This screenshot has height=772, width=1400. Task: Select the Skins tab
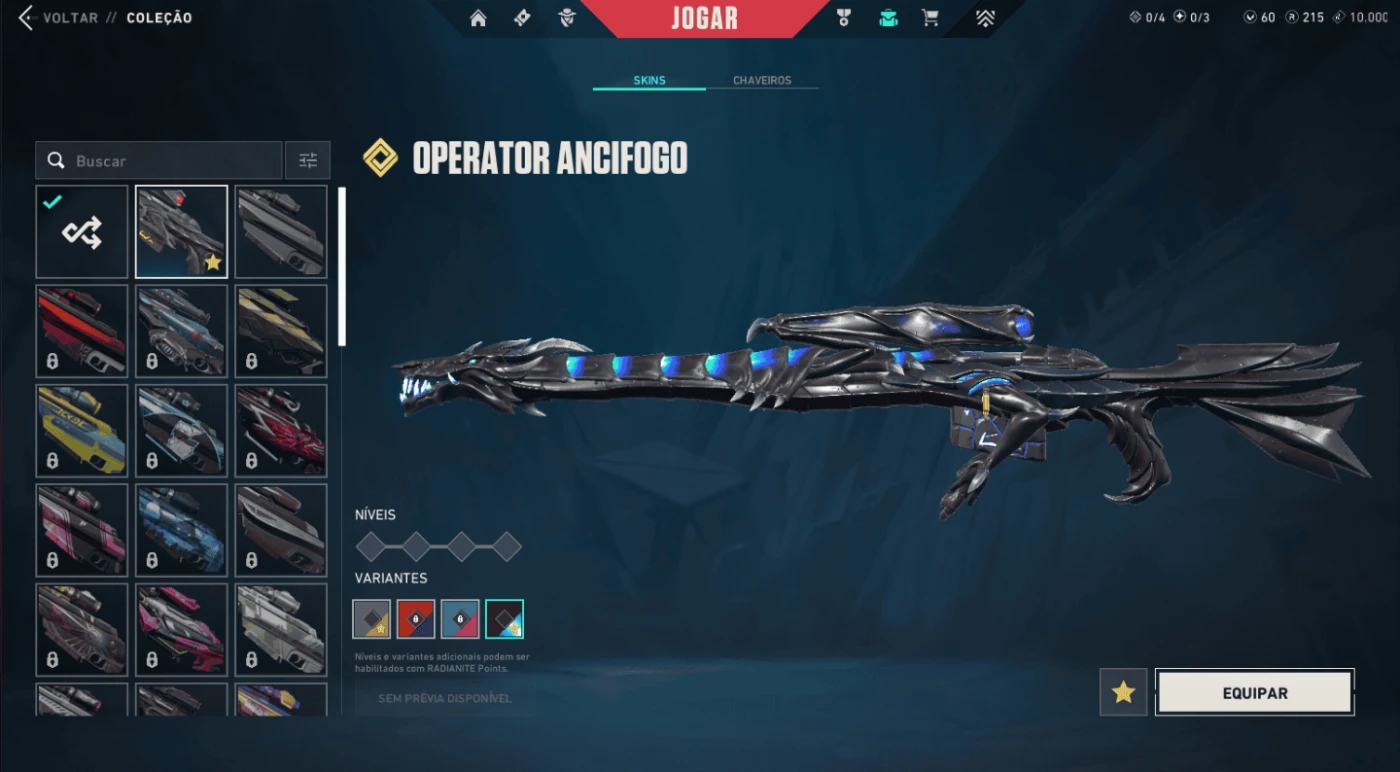click(x=649, y=80)
